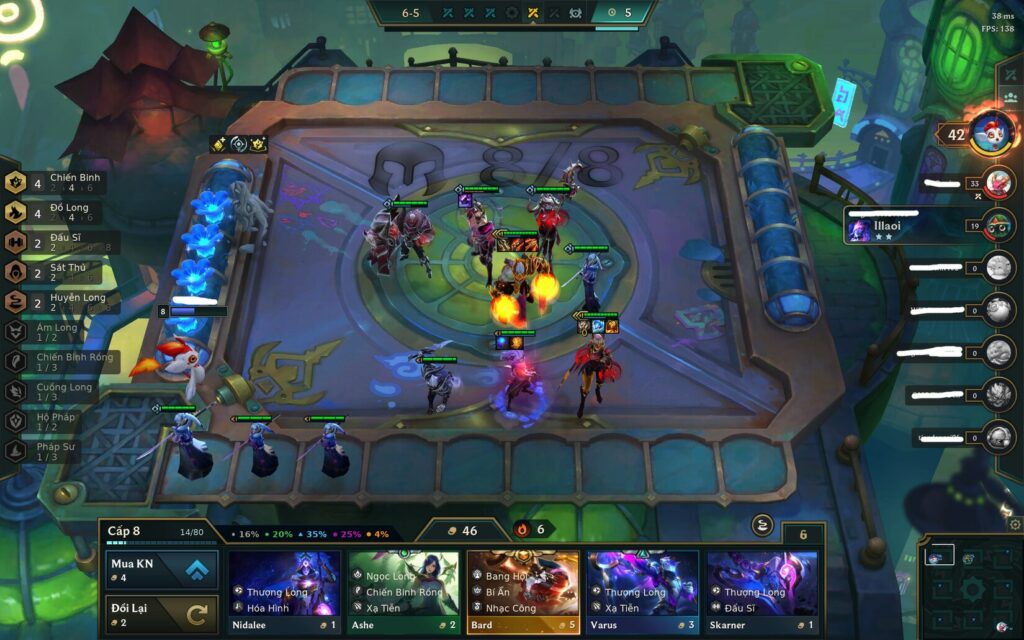Purchase the Ashe champion card
The image size is (1024, 640).
[403, 592]
